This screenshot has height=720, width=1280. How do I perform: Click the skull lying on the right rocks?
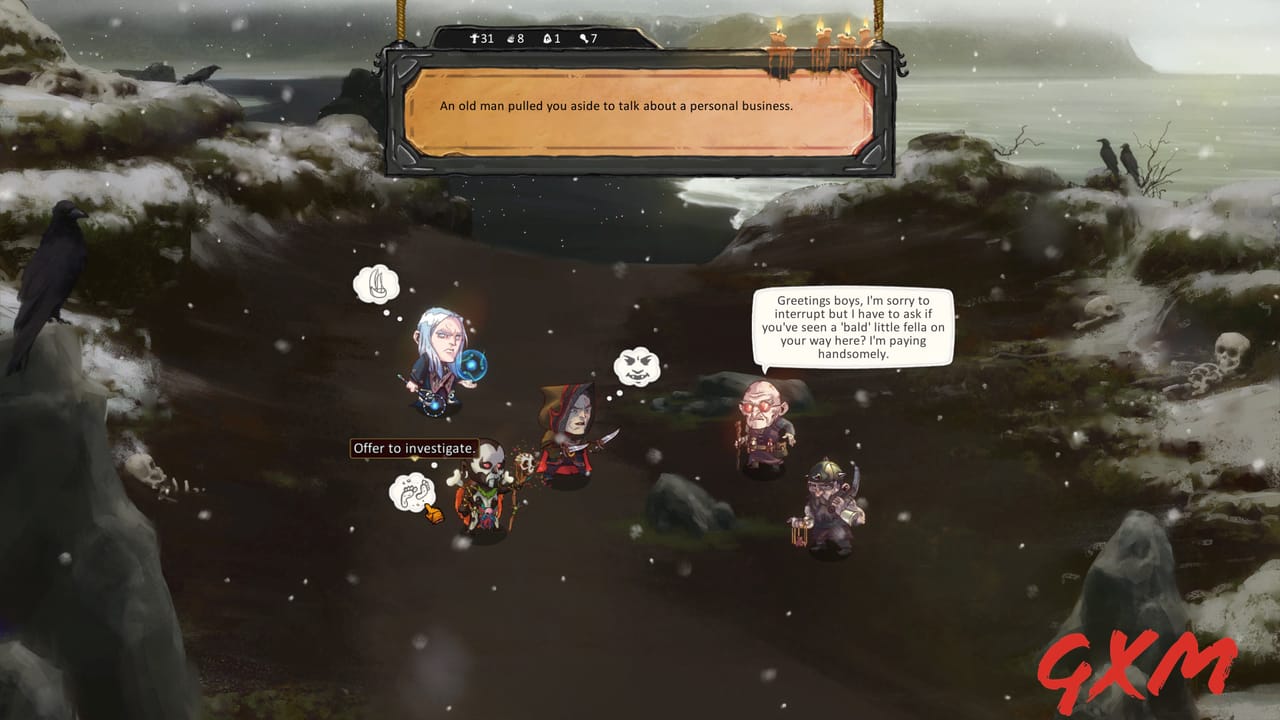[1232, 350]
